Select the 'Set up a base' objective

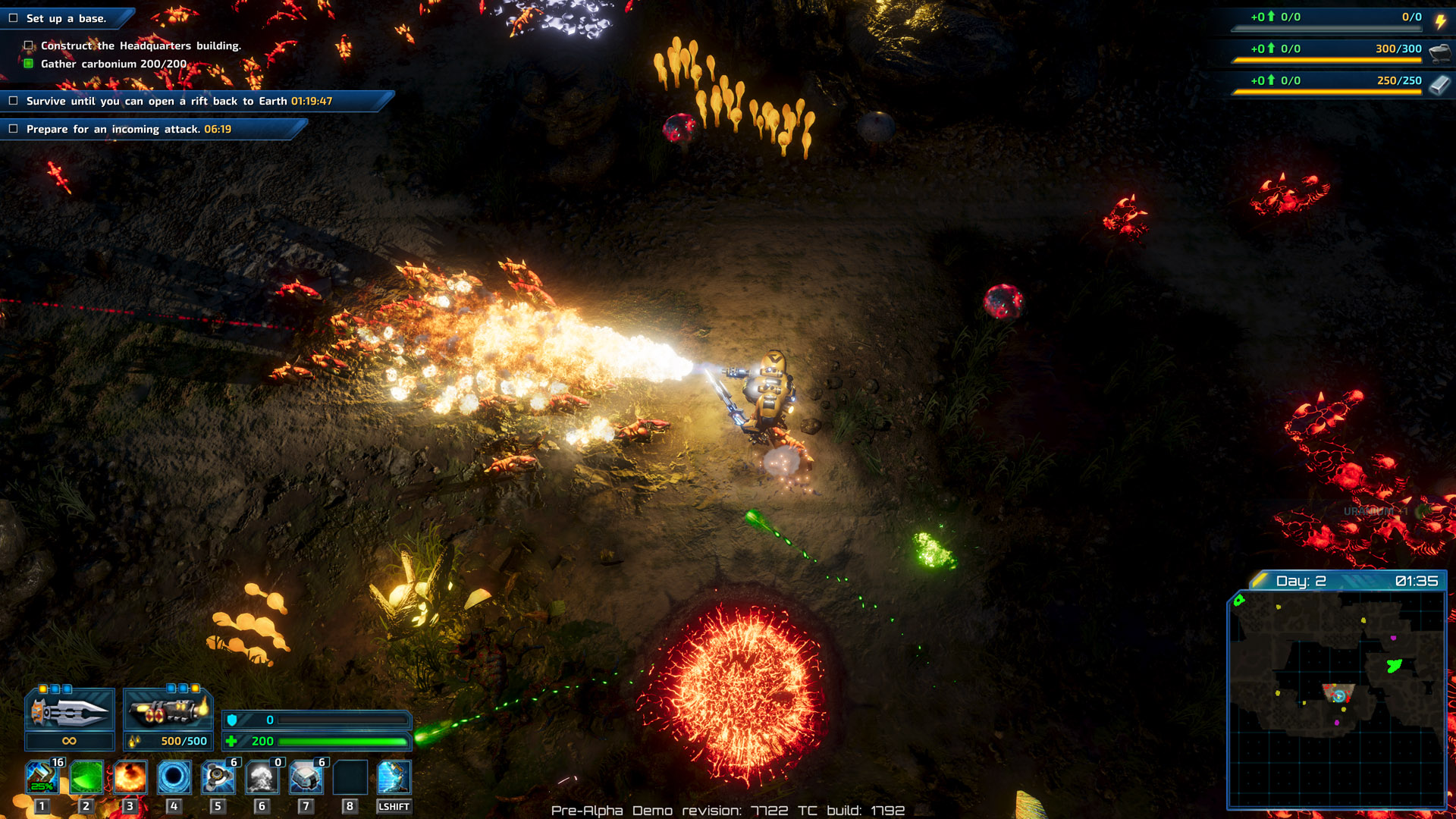66,18
